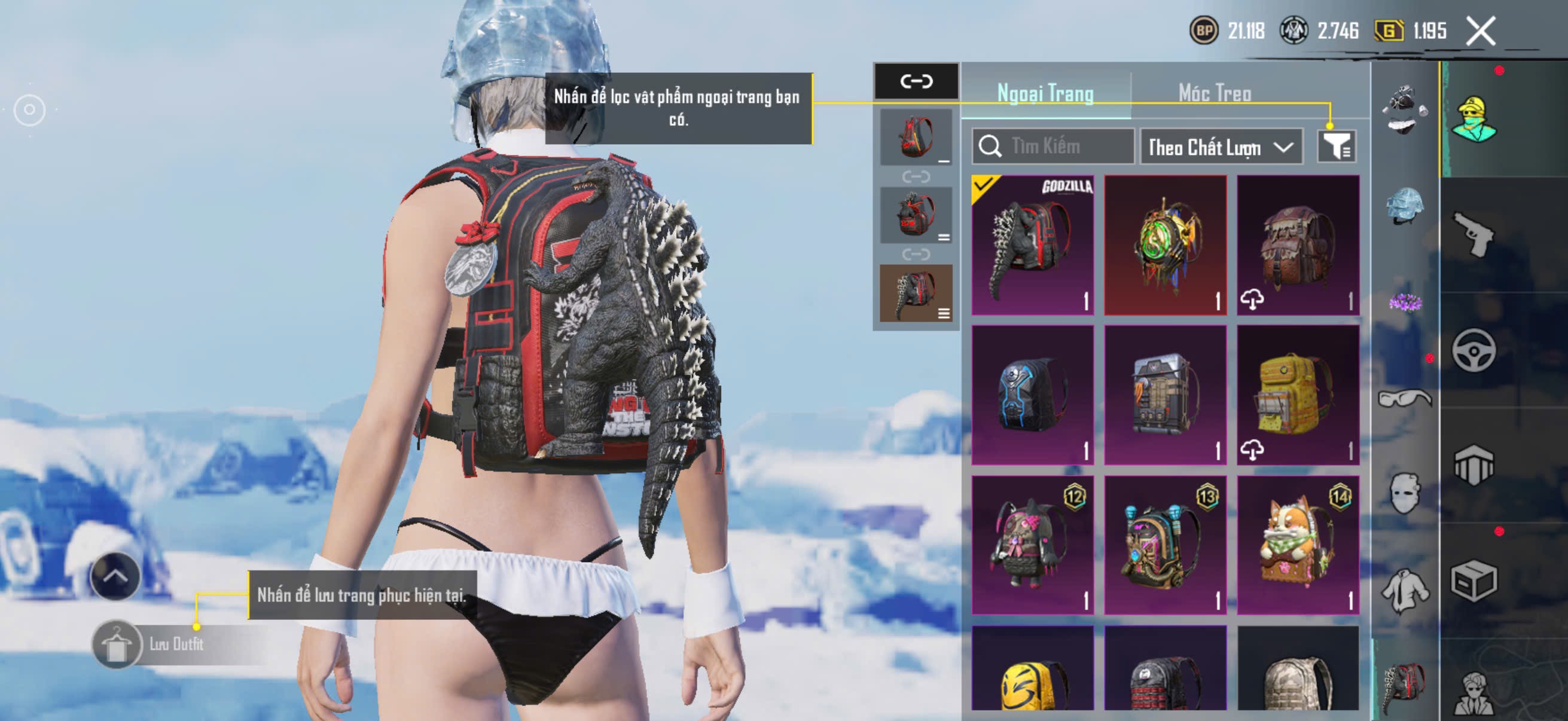Image resolution: width=1568 pixels, height=721 pixels.
Task: Select the ice helmet category icon
Action: [1404, 206]
